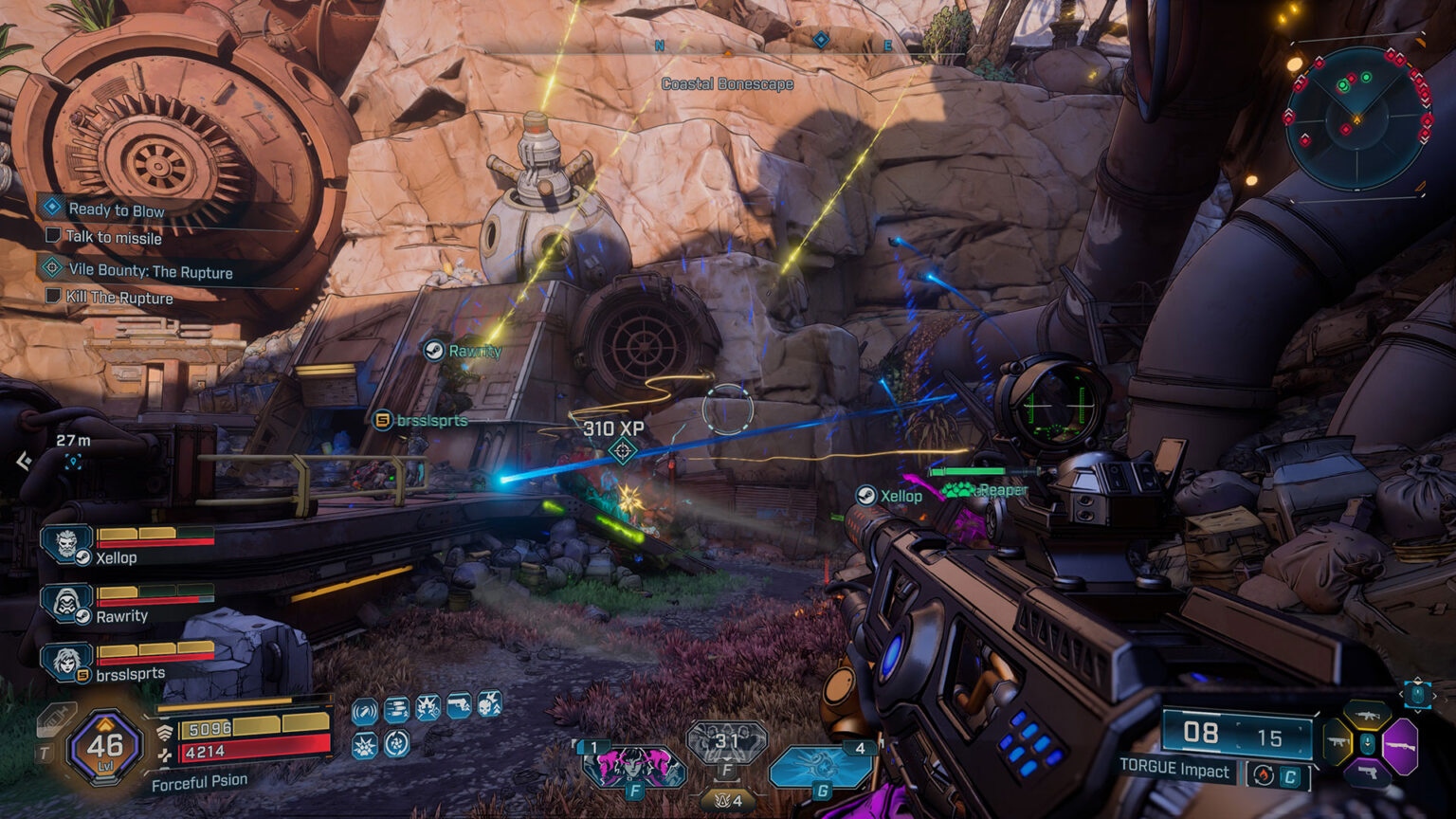This screenshot has height=819, width=1456.
Task: Toggle the Talk to missile objective checkbox
Action: pos(54,237)
